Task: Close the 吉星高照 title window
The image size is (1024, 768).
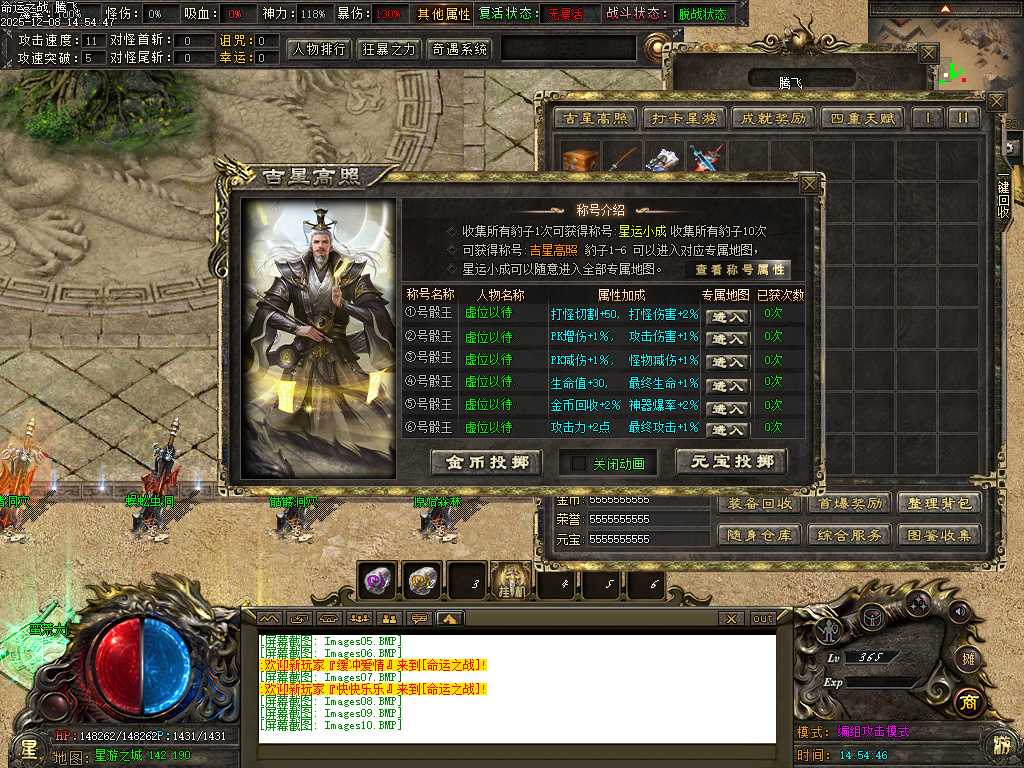Action: tap(809, 184)
